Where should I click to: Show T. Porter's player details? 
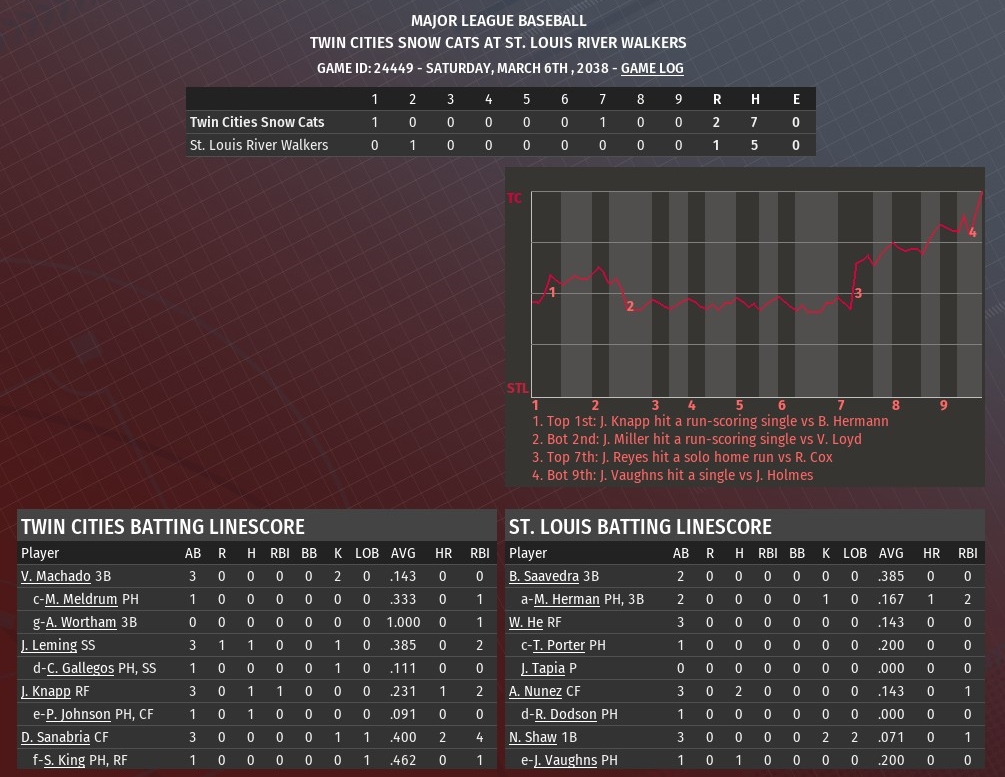(x=559, y=645)
